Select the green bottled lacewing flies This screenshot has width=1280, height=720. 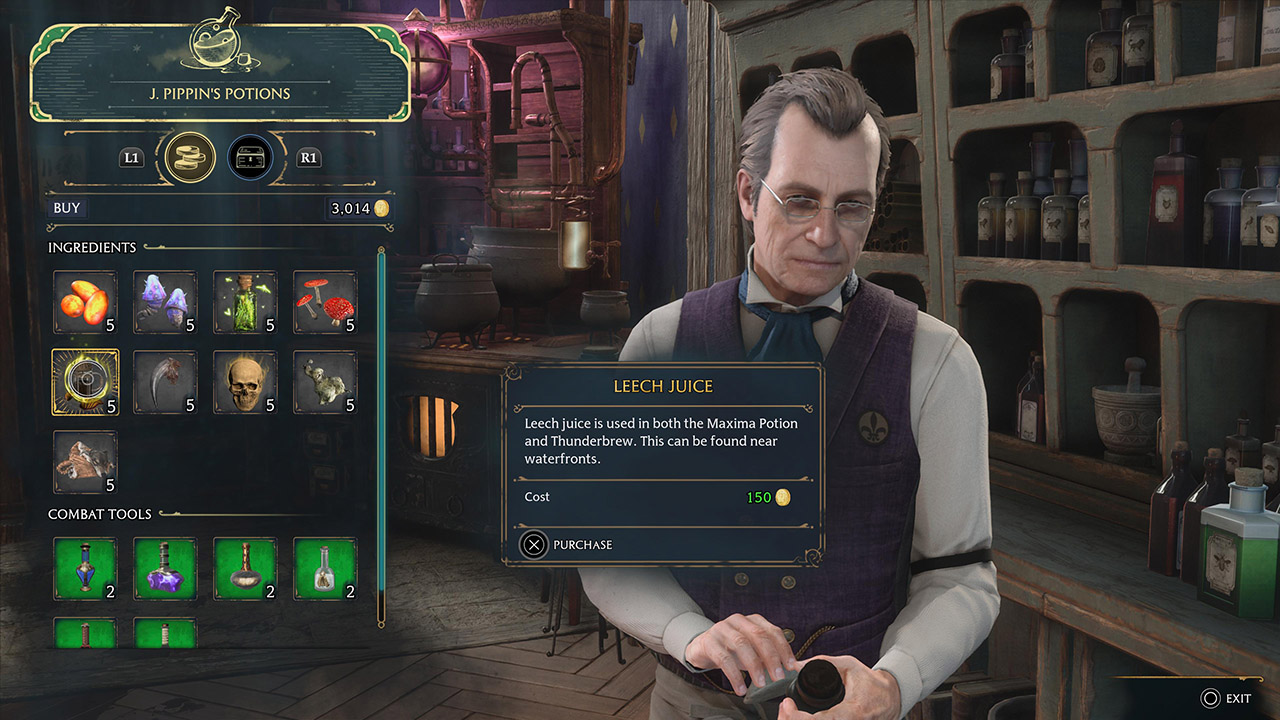[245, 302]
